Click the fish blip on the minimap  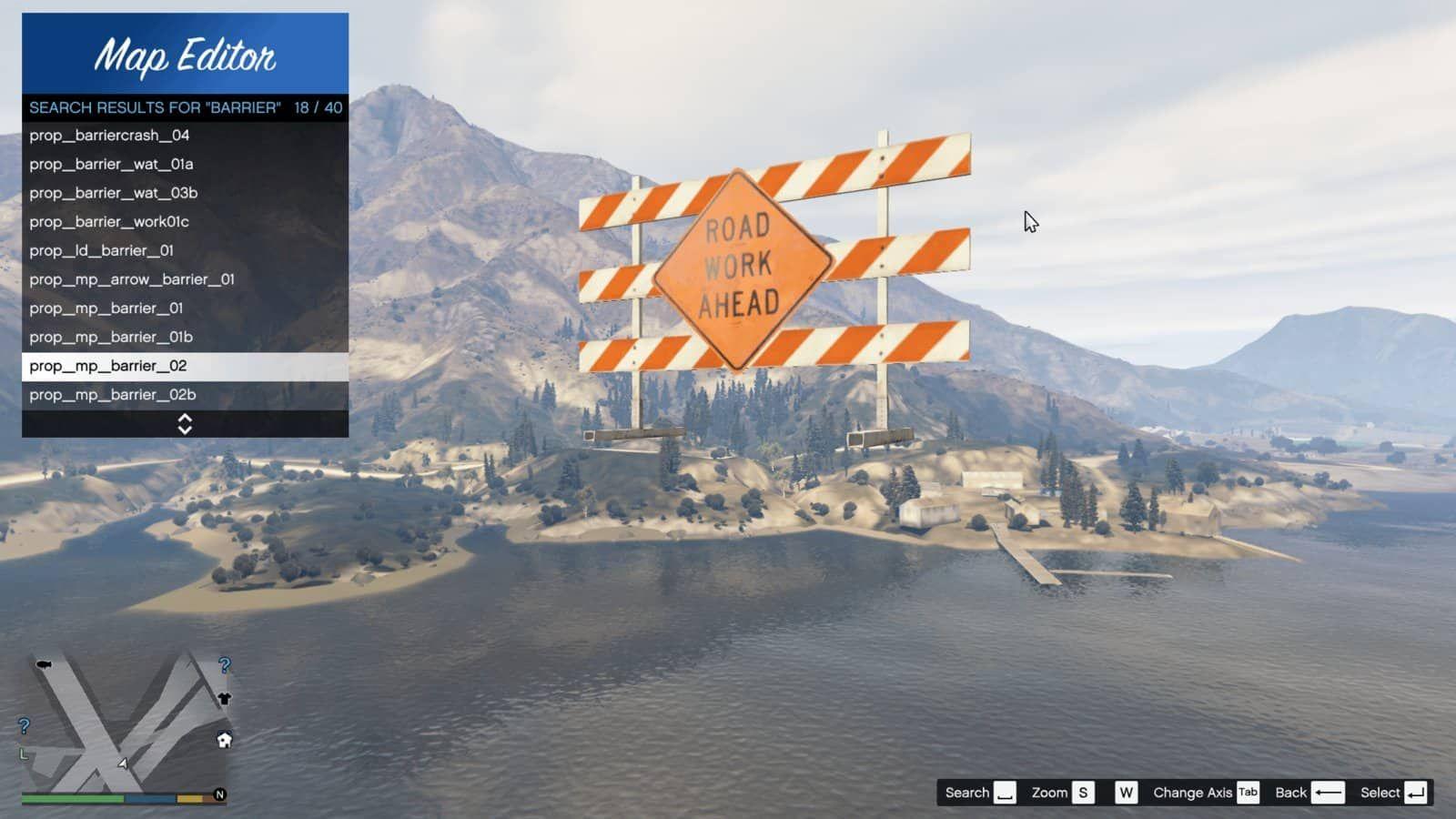44,664
